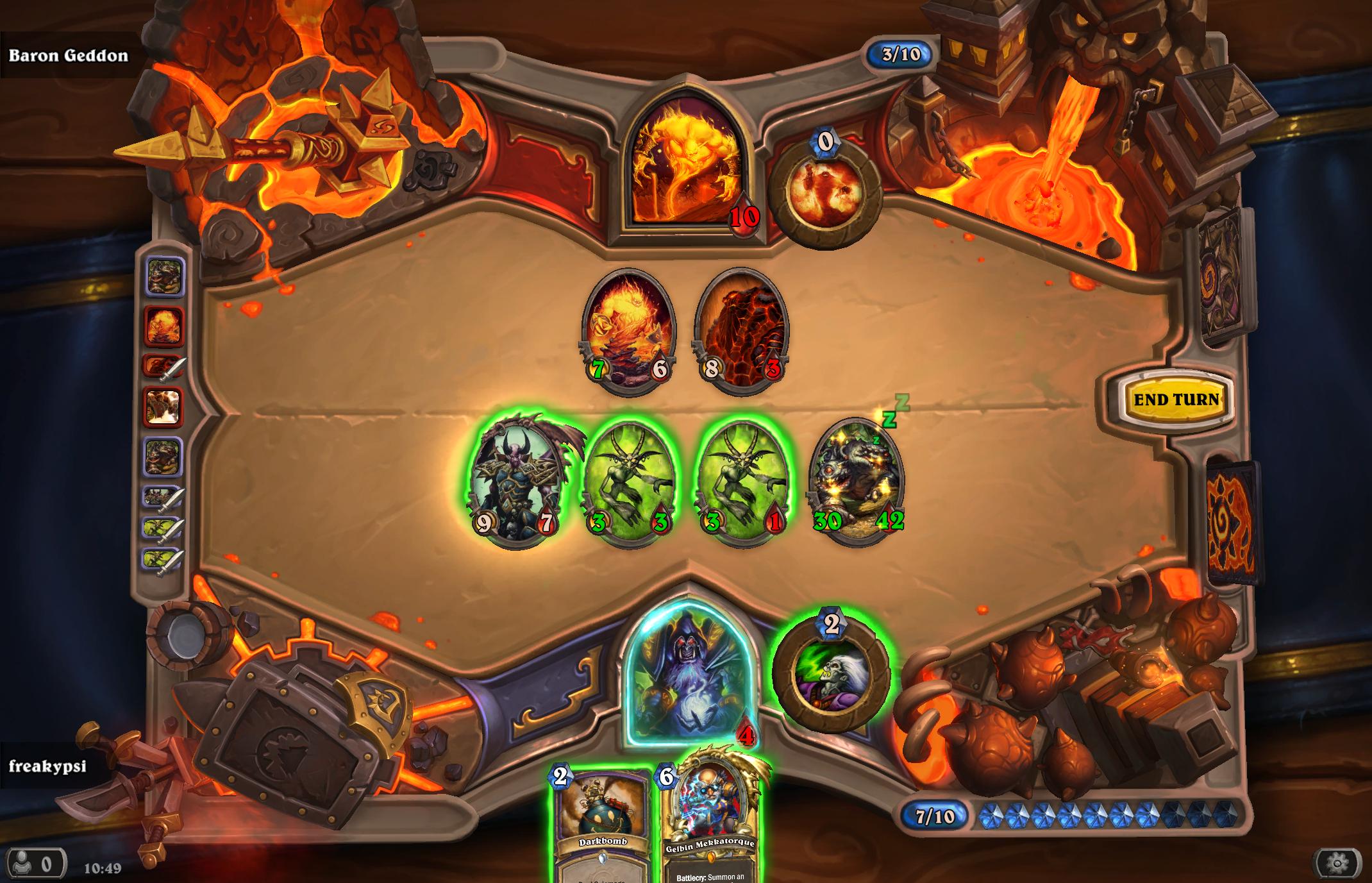Activate the Life Tap hero power

click(831, 673)
